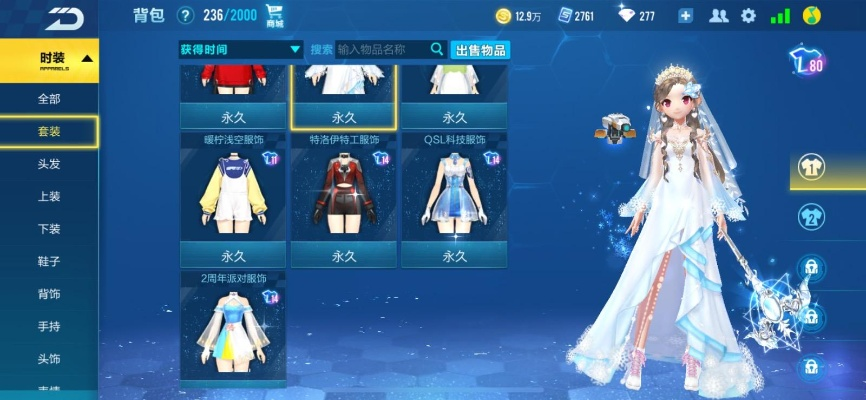Pick the QSL科技服饰 outfit

click(454, 195)
